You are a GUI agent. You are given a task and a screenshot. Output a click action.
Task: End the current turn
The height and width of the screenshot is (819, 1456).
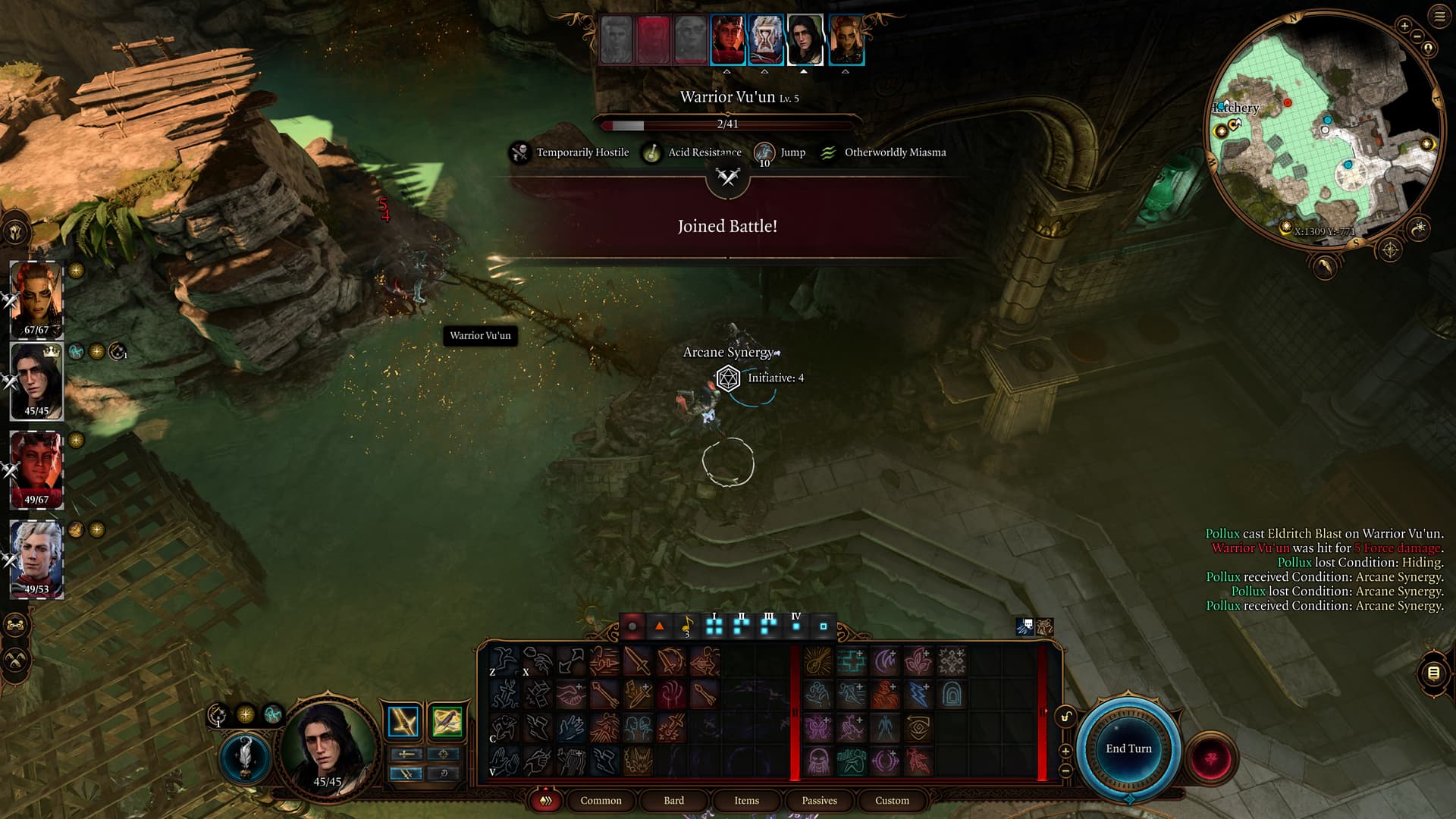click(x=1128, y=748)
